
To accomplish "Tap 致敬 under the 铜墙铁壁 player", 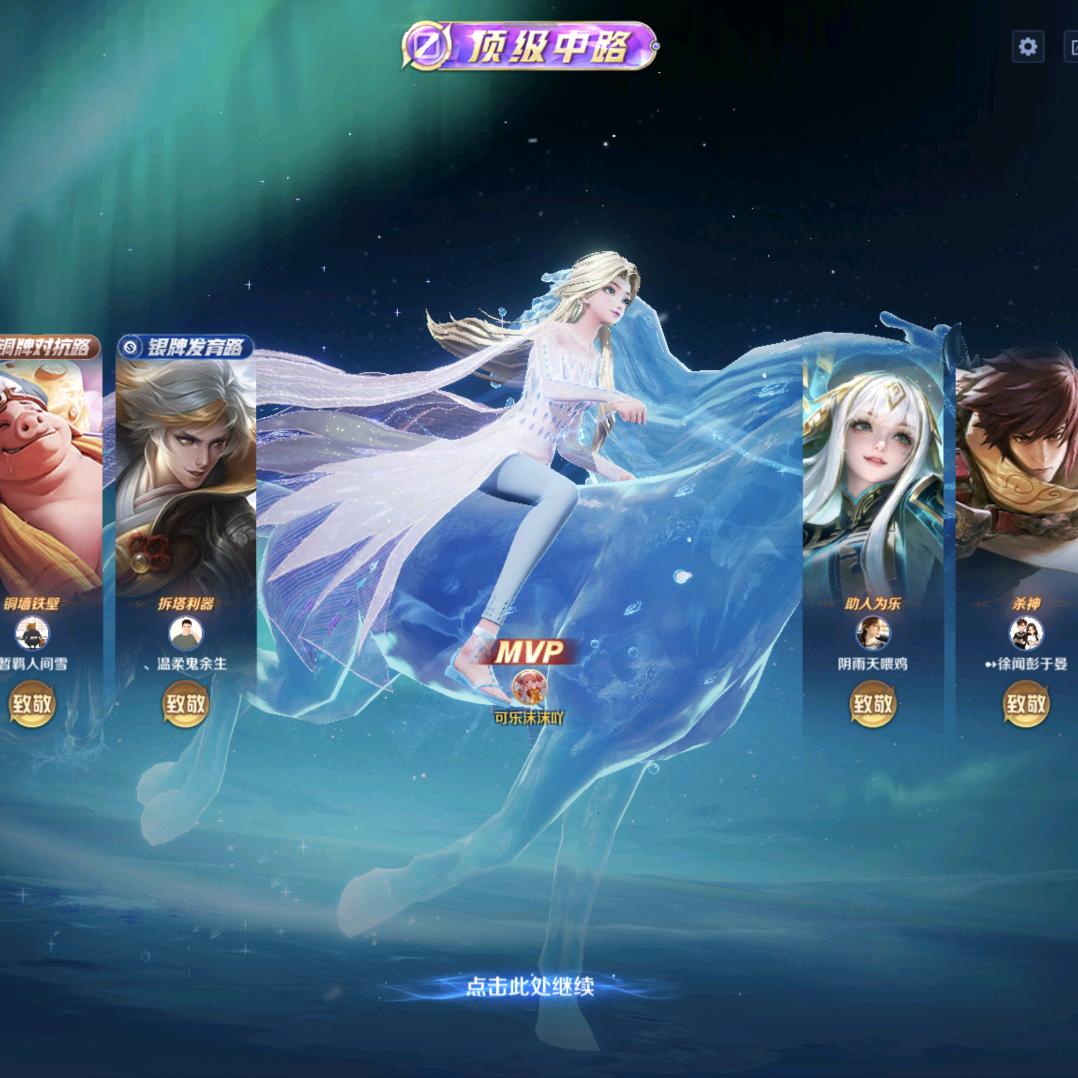I will pos(32,704).
